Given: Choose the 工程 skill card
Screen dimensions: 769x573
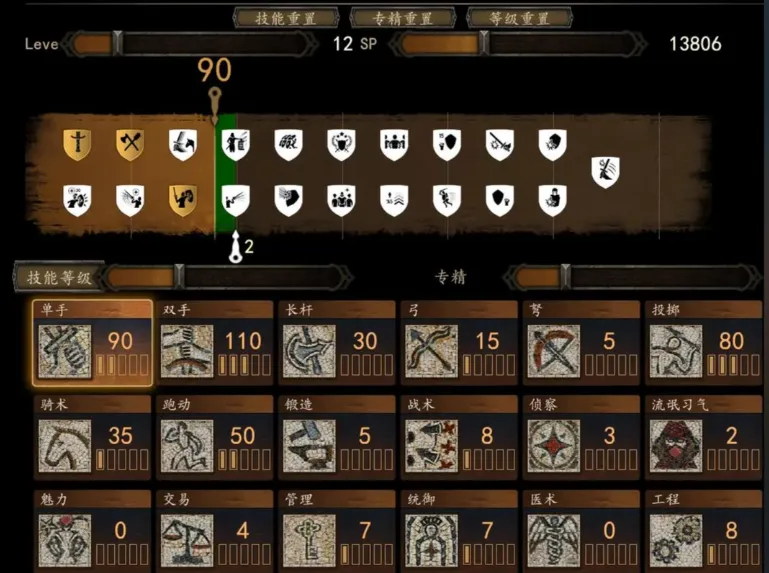Looking at the screenshot, I should click(703, 530).
